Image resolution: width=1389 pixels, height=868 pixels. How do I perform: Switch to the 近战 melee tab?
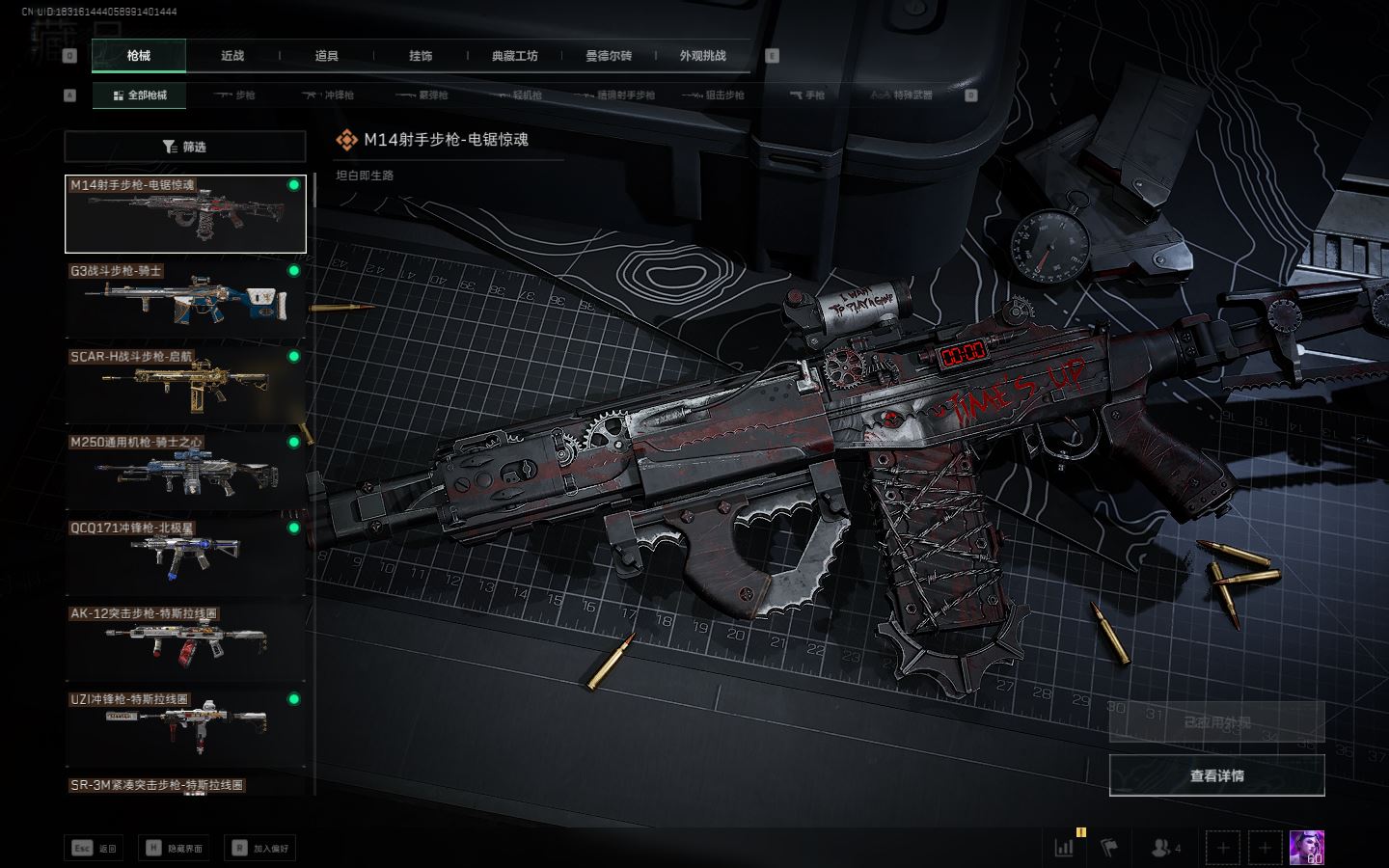232,56
